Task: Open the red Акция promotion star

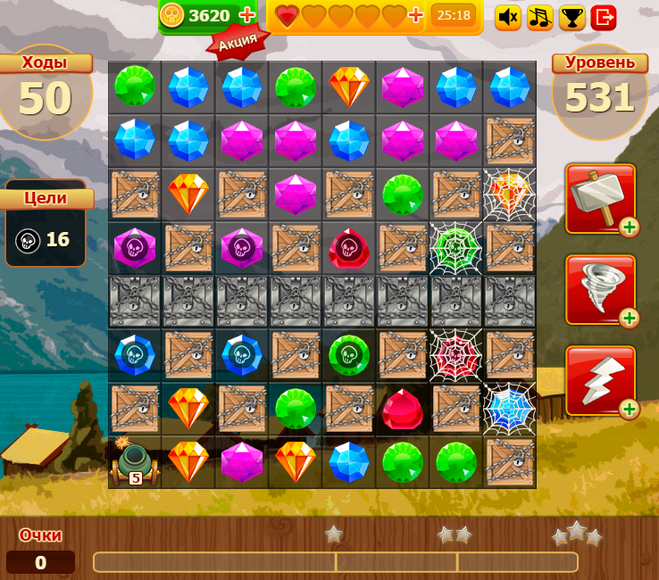Action: tap(239, 41)
